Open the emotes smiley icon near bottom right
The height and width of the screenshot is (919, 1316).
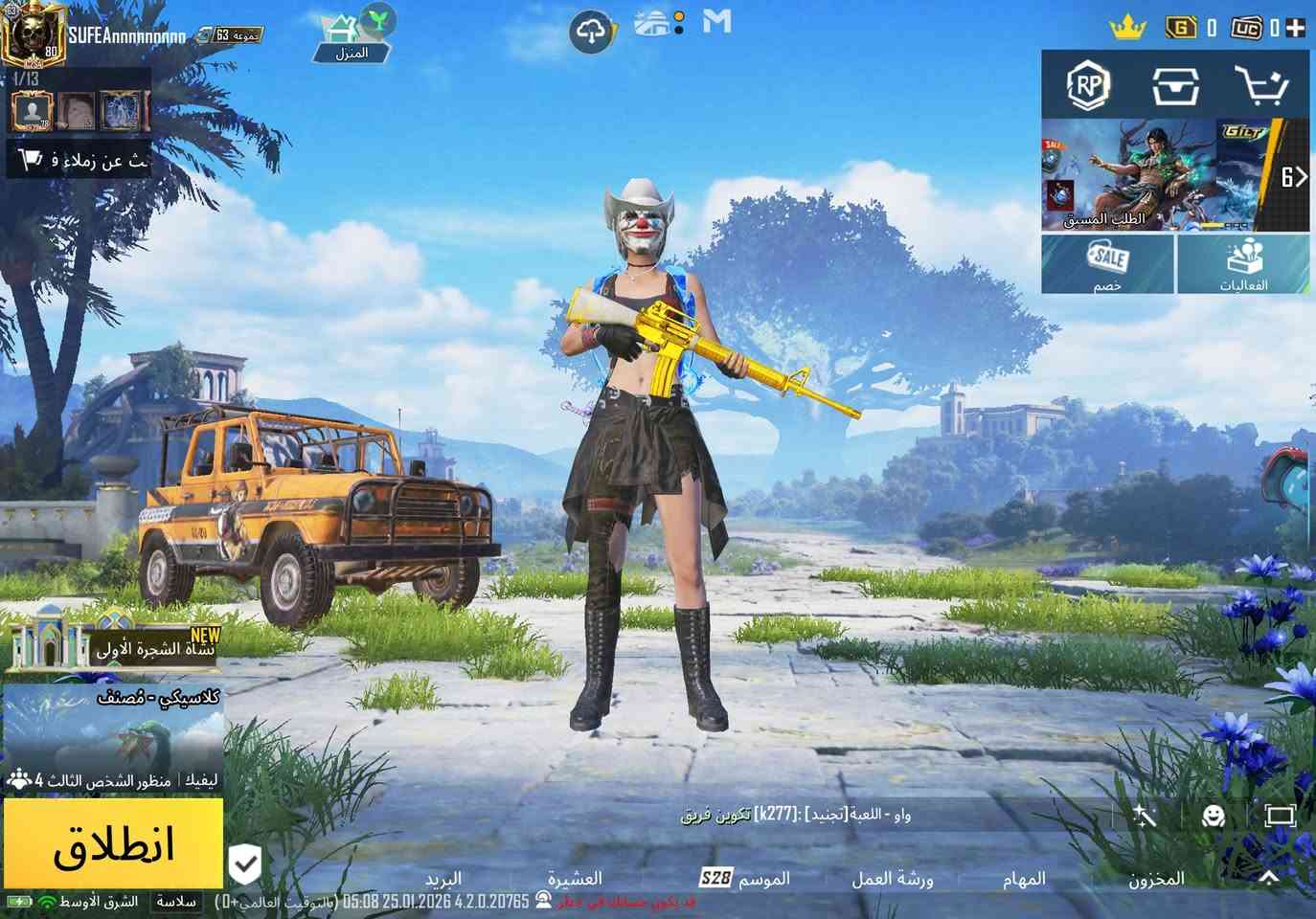(x=1213, y=816)
